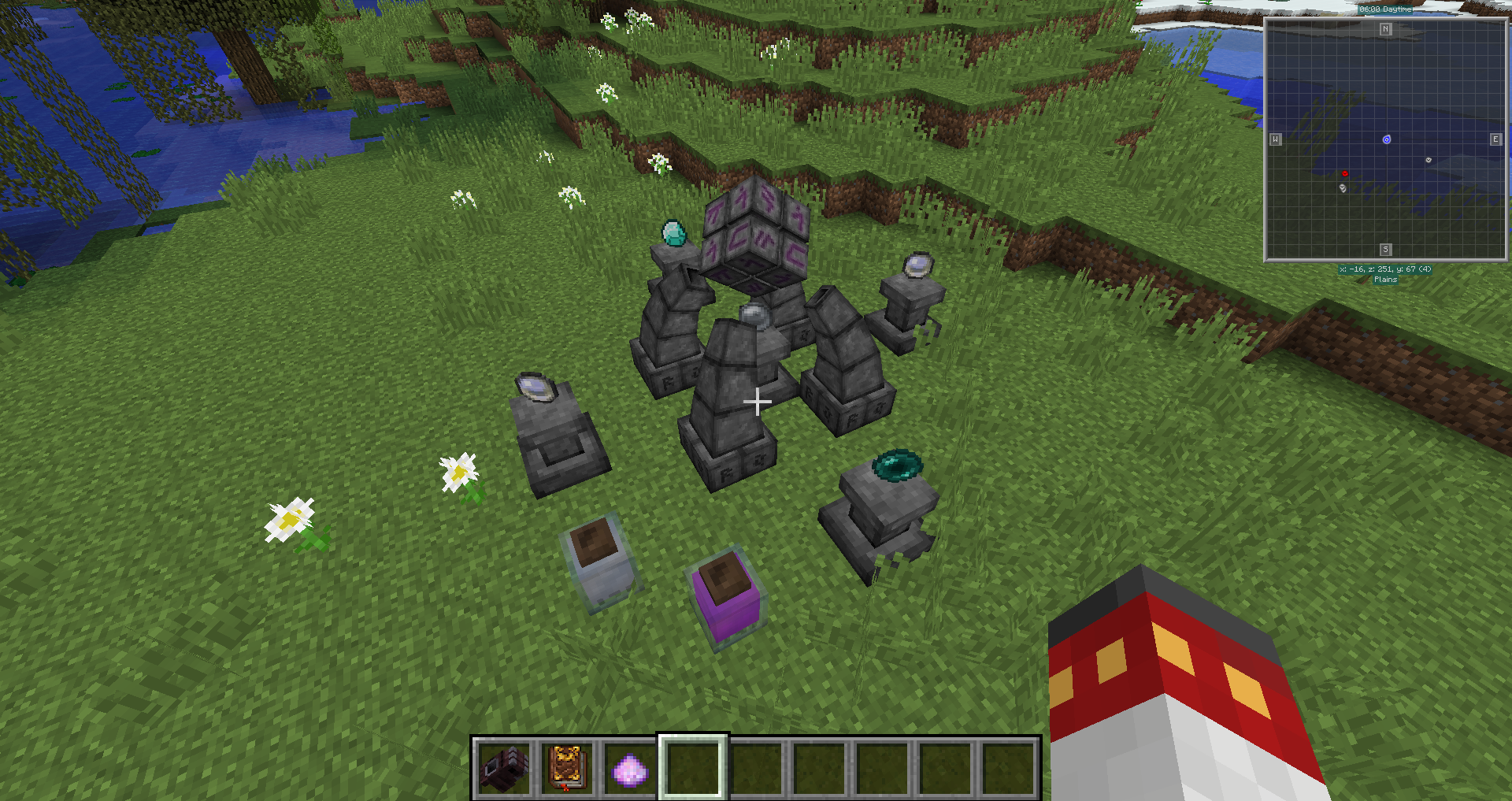The image size is (1512, 801).
Task: Click the N compass label on the minimap
Action: [1384, 28]
